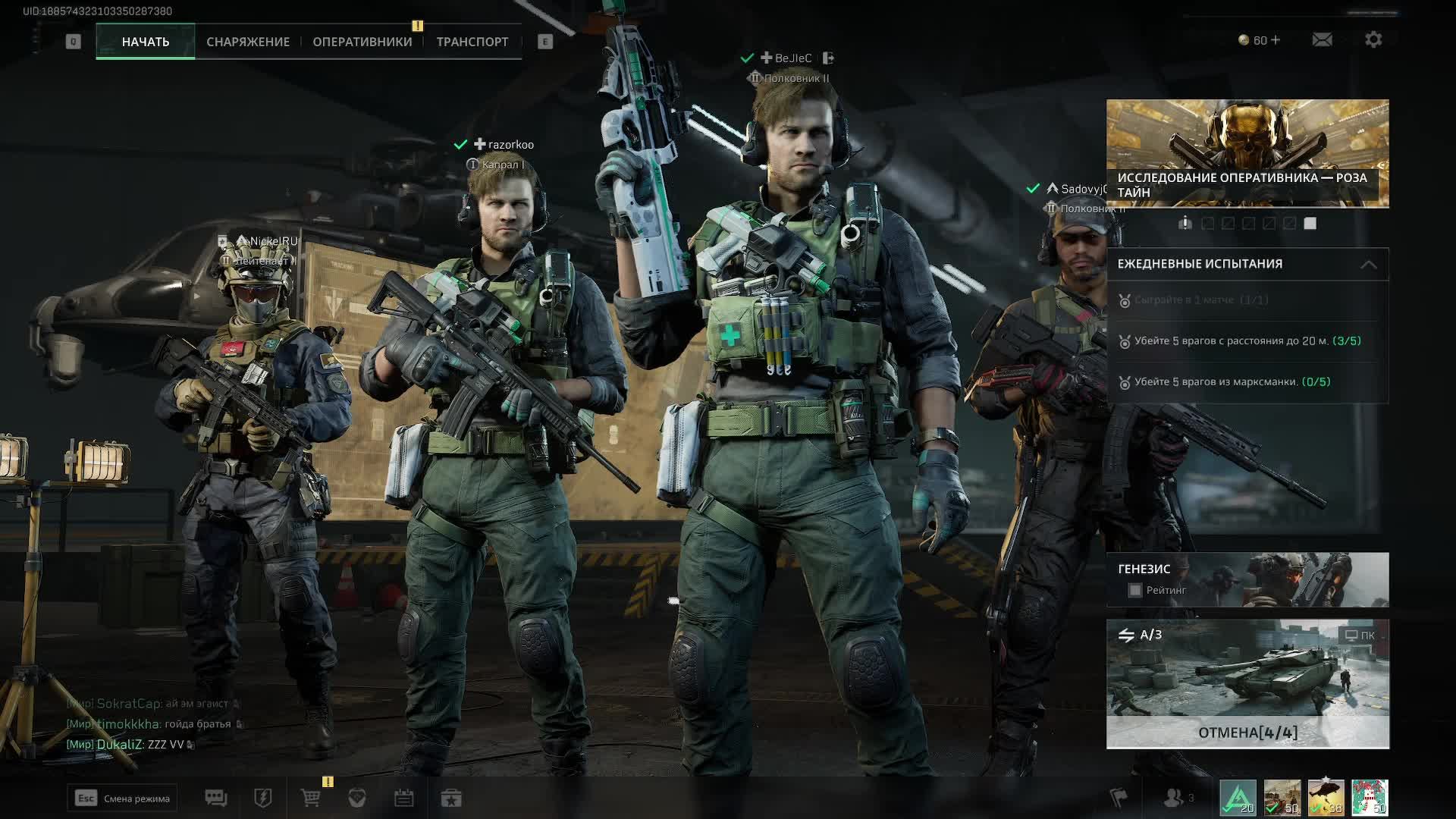Screen dimensions: 1456x819
Task: Select the helicopter player card thumbnail
Action: pyautogui.click(x=1326, y=799)
